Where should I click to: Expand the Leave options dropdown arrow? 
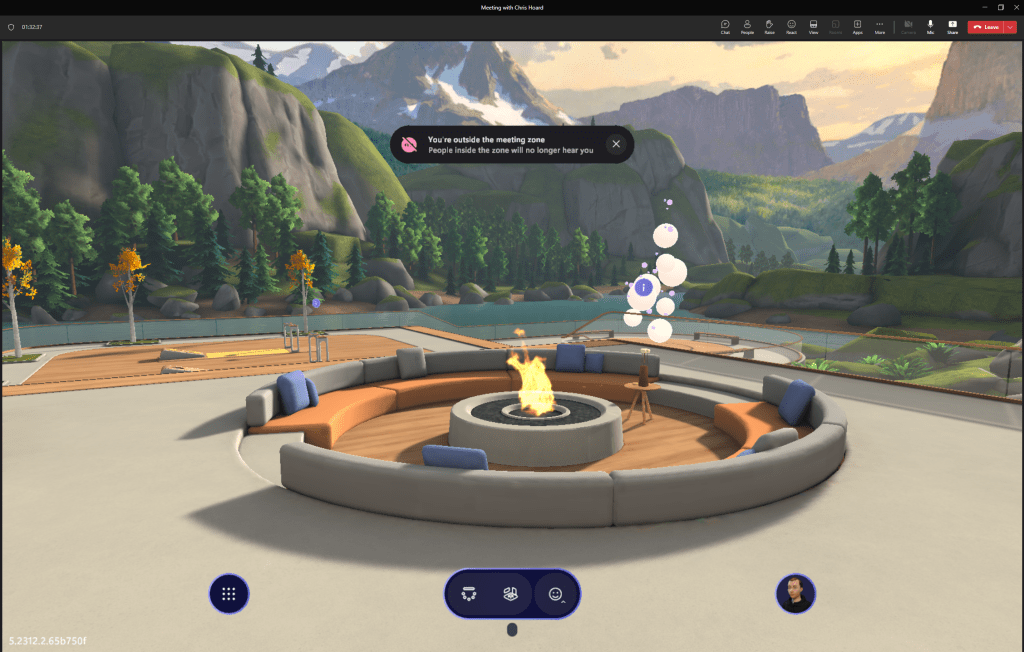tap(1010, 27)
